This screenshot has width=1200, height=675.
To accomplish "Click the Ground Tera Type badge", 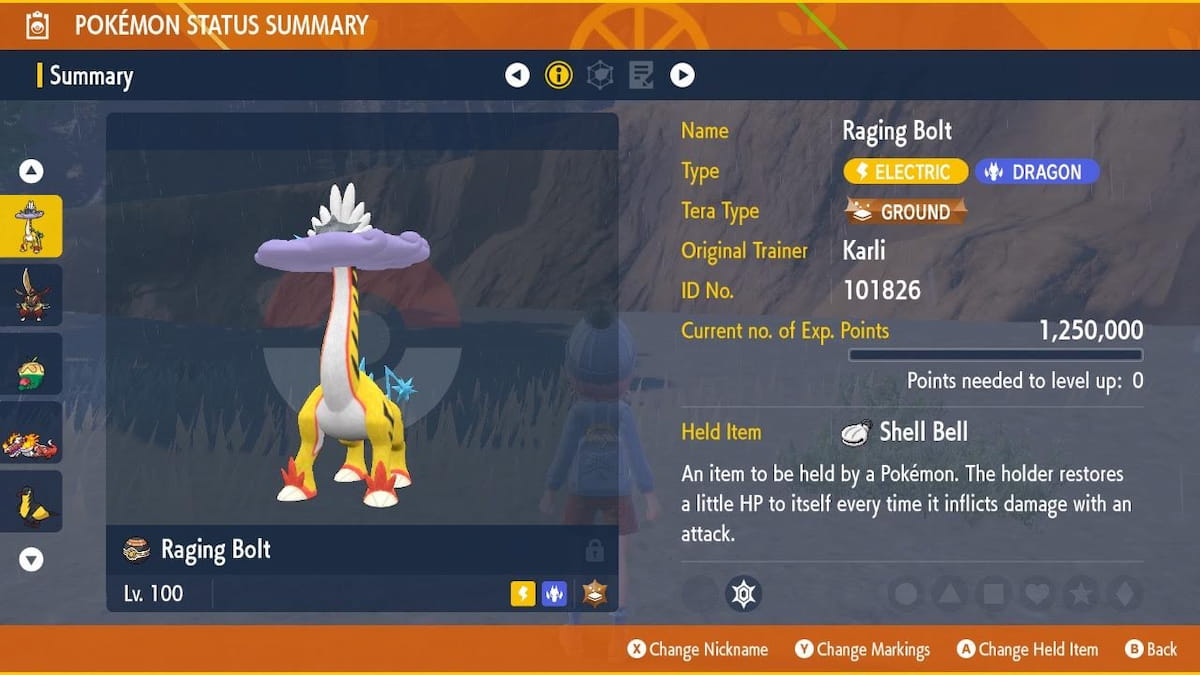I will pos(906,212).
